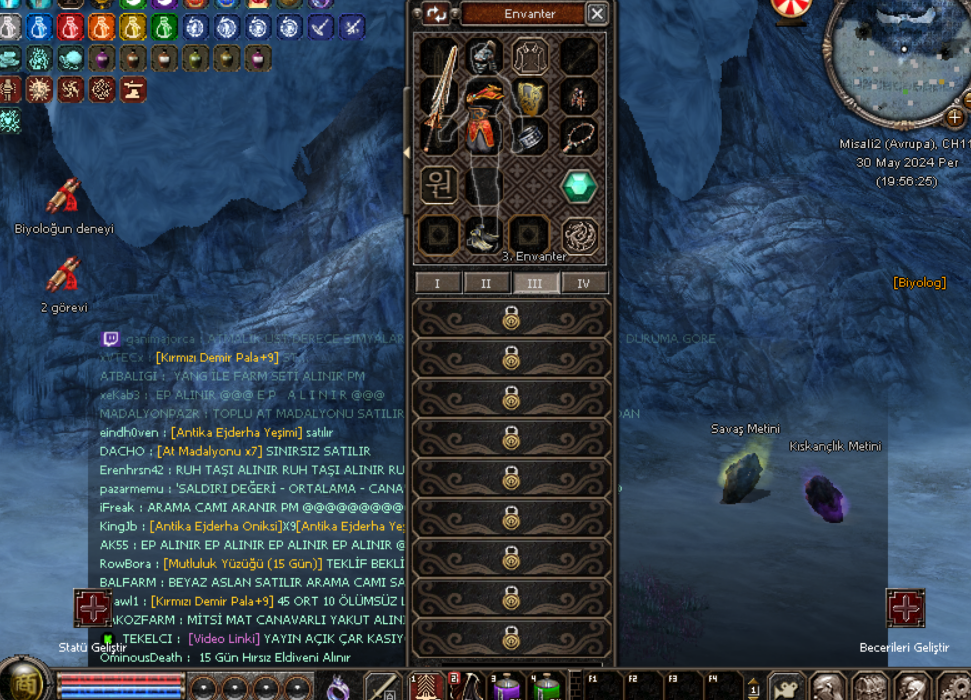
Task: Open the 2 görevi quest scroll
Action: click(64, 276)
